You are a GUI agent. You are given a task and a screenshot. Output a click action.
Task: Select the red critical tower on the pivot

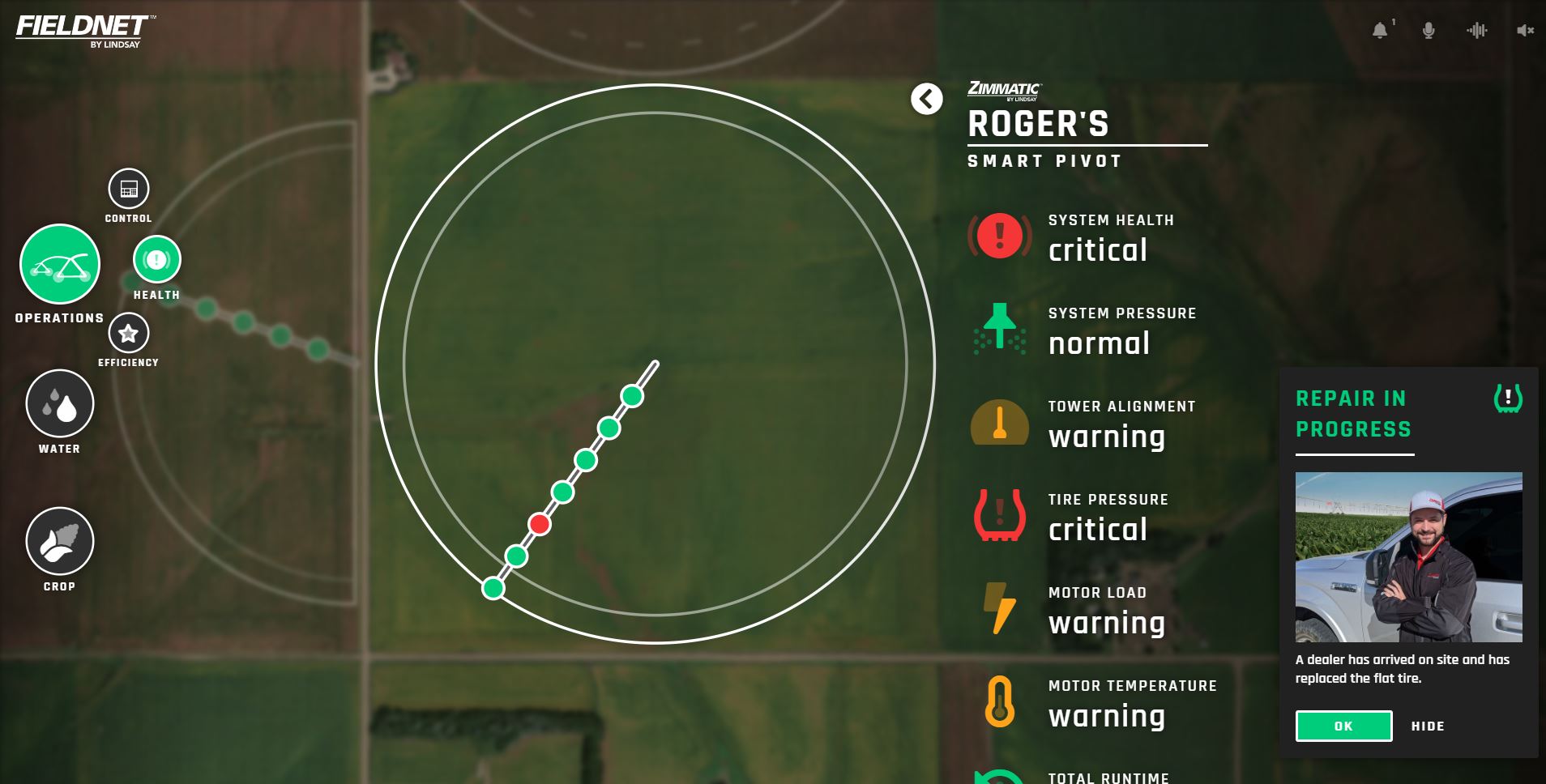[x=540, y=524]
